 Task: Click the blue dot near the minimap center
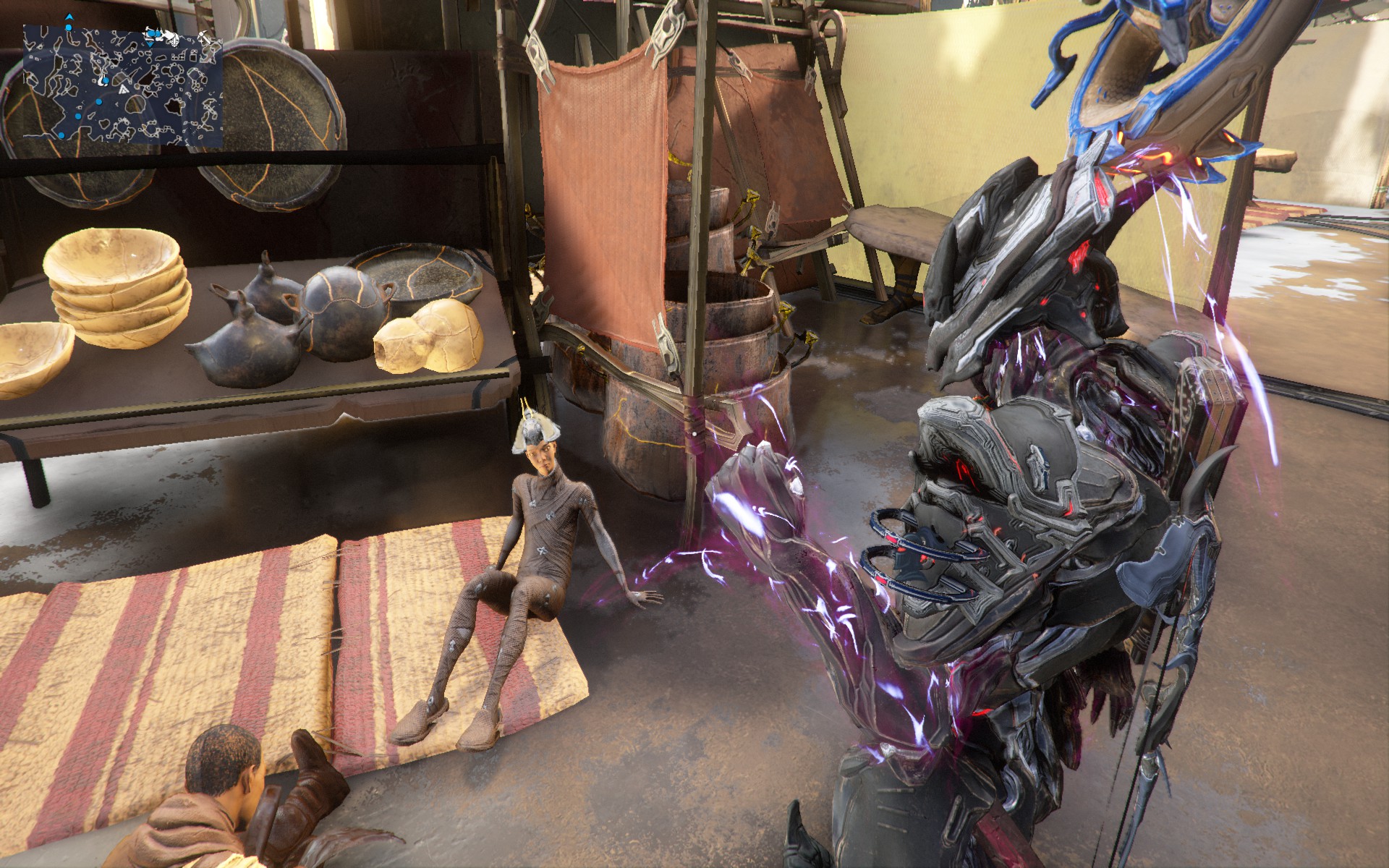point(106,81)
